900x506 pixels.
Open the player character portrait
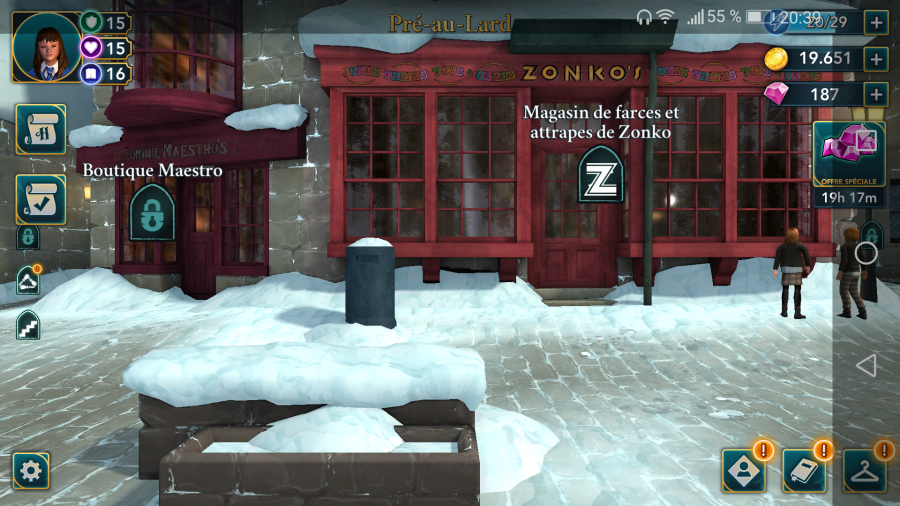[46, 46]
